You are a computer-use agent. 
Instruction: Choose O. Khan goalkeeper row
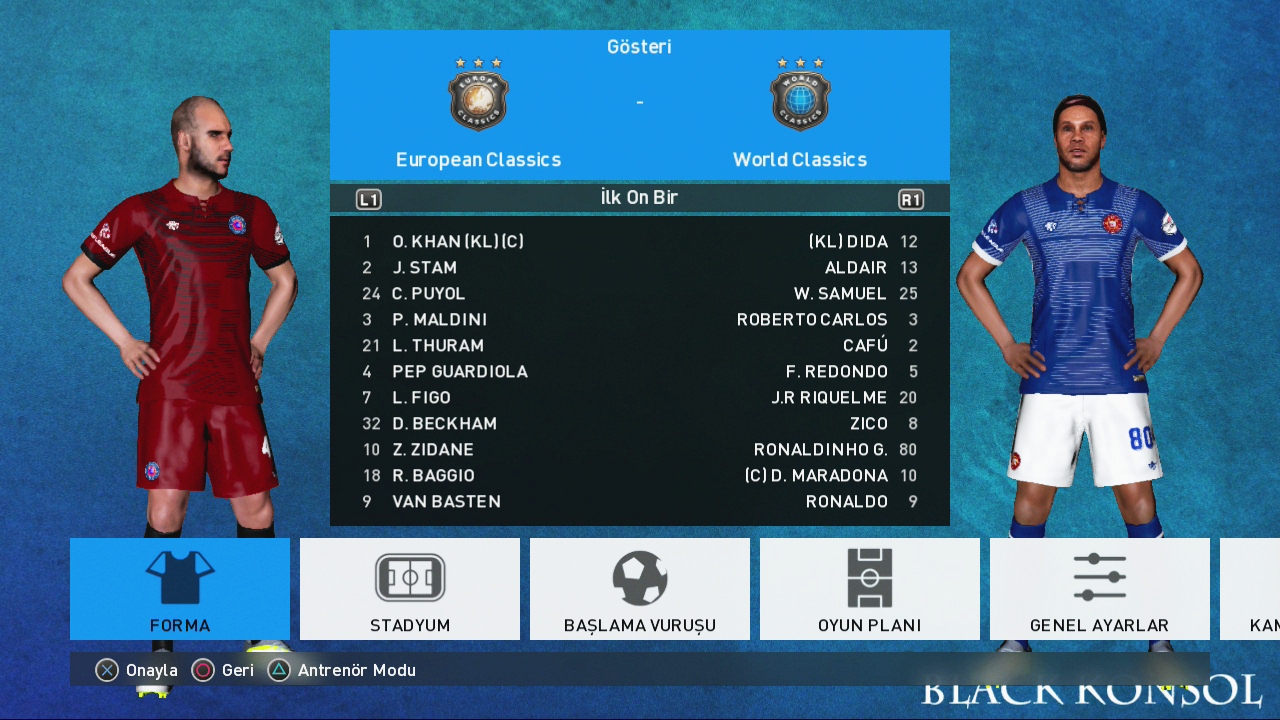click(x=457, y=242)
